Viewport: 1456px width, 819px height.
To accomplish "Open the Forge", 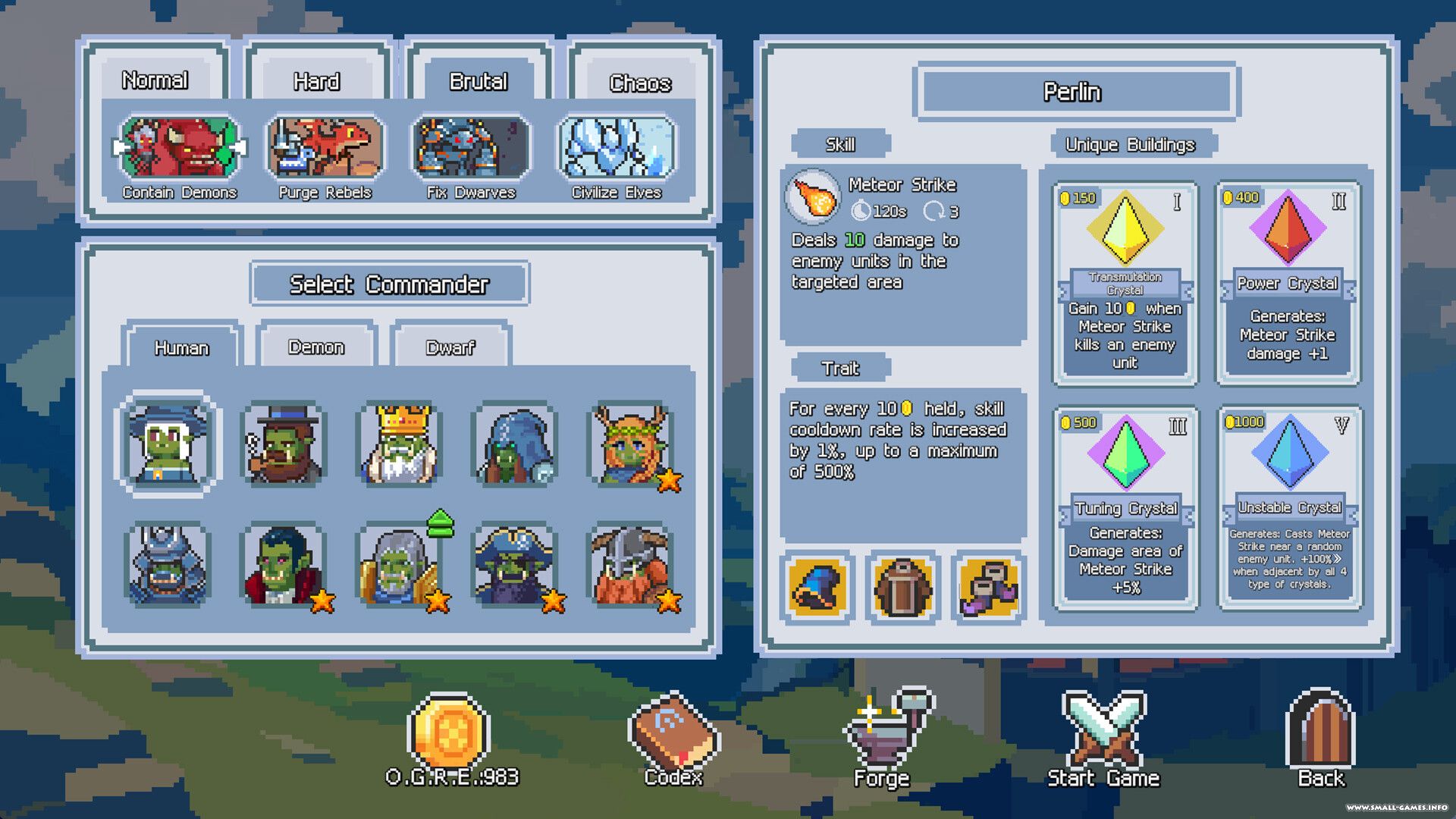I will click(x=885, y=737).
